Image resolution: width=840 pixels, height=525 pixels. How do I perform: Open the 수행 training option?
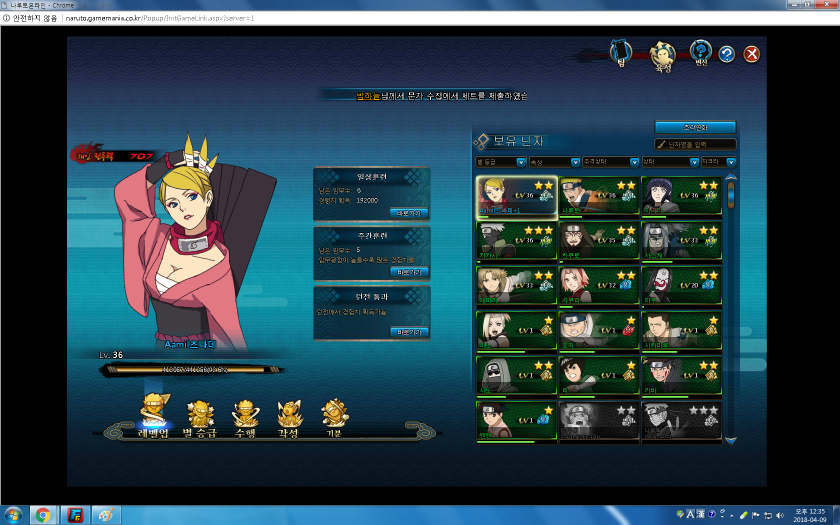(x=245, y=414)
